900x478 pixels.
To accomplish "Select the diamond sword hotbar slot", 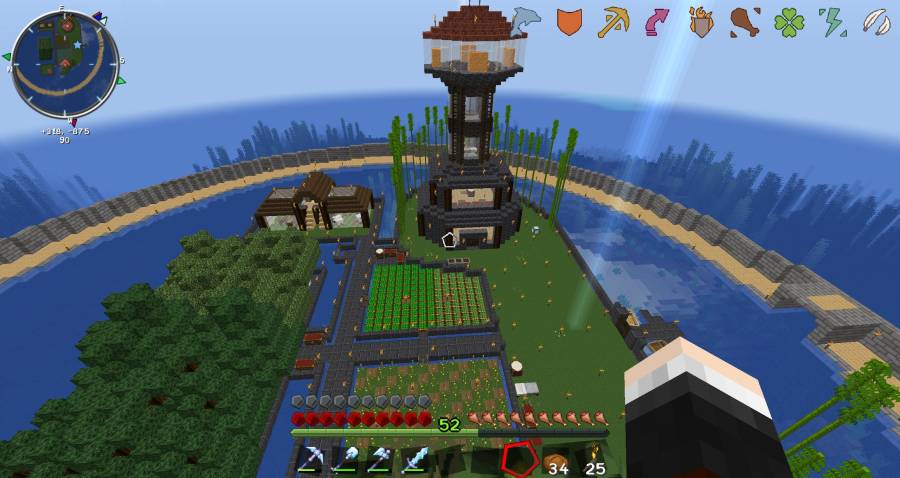I will (415, 460).
